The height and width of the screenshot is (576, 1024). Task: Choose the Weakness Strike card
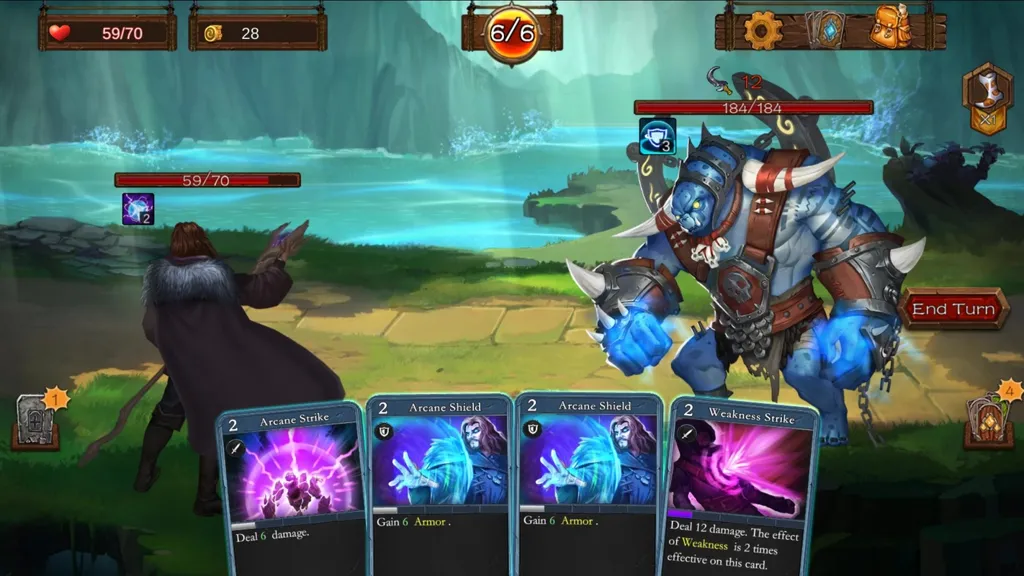tap(740, 480)
